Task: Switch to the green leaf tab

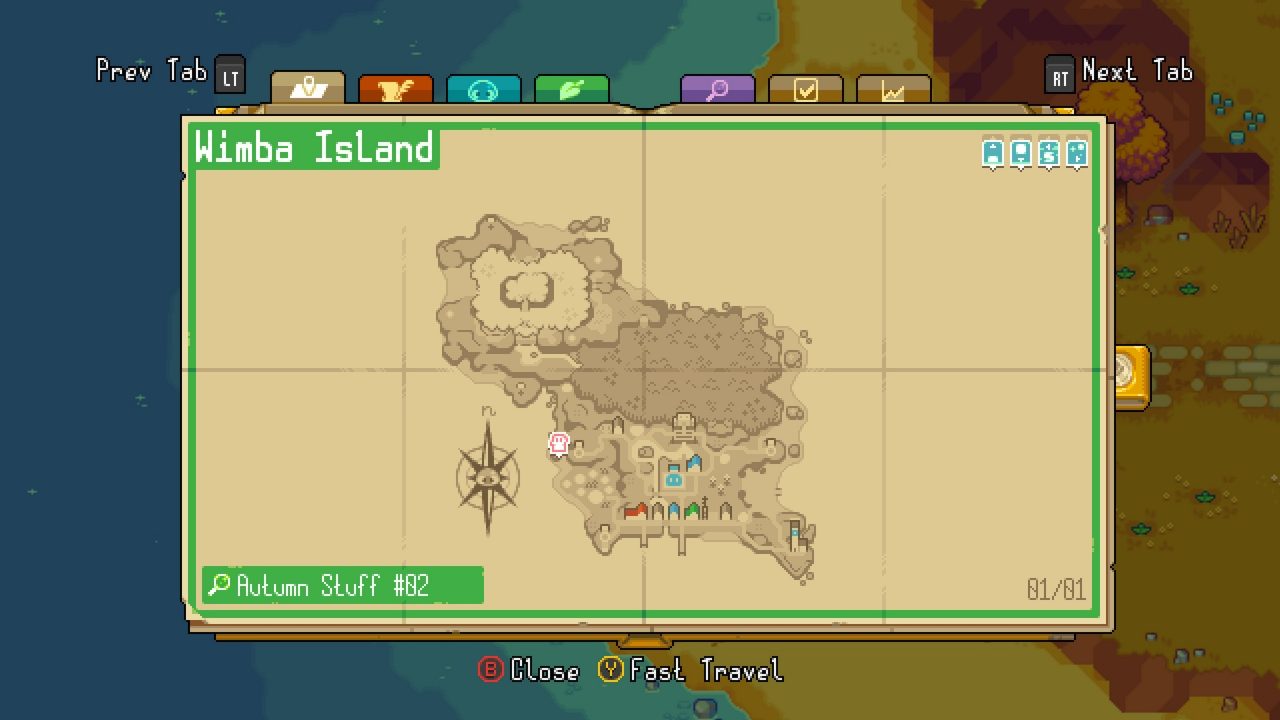Action: [572, 88]
